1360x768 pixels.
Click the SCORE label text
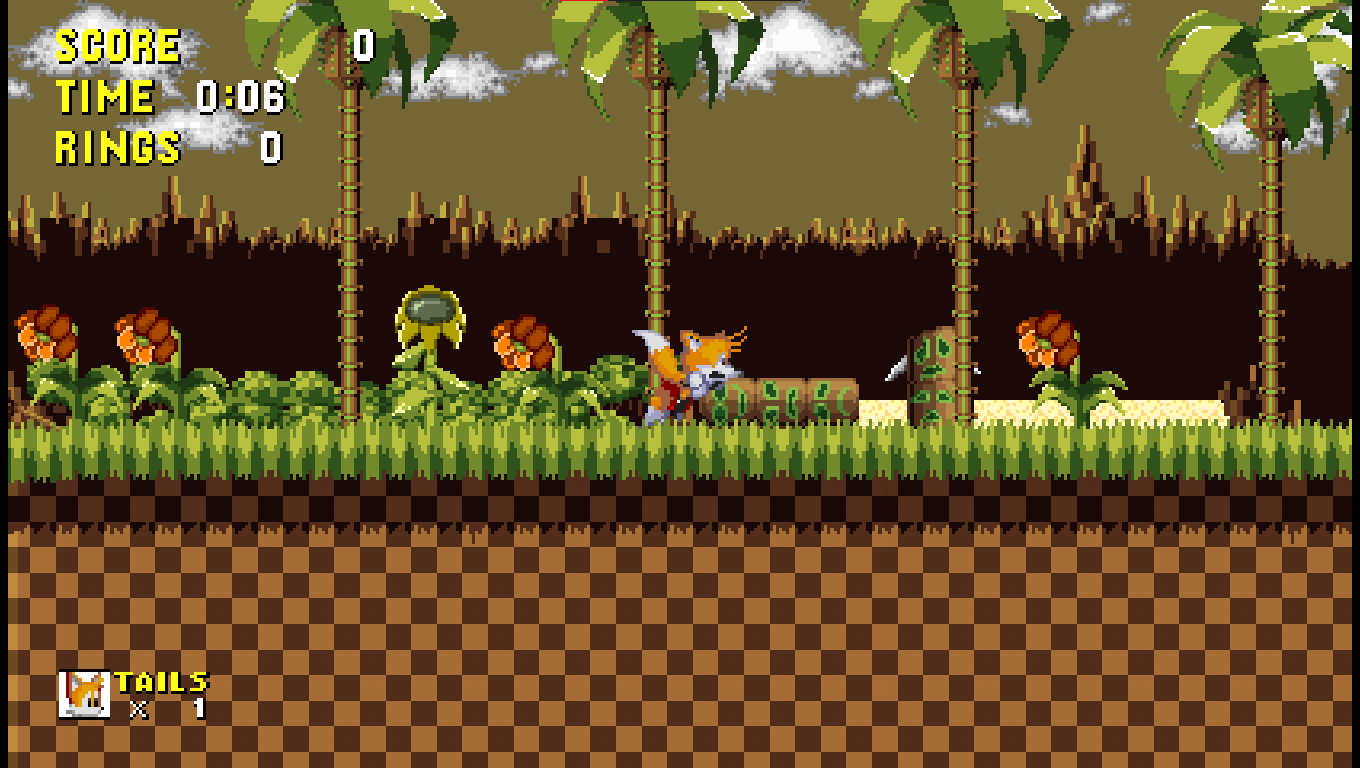click(x=118, y=44)
